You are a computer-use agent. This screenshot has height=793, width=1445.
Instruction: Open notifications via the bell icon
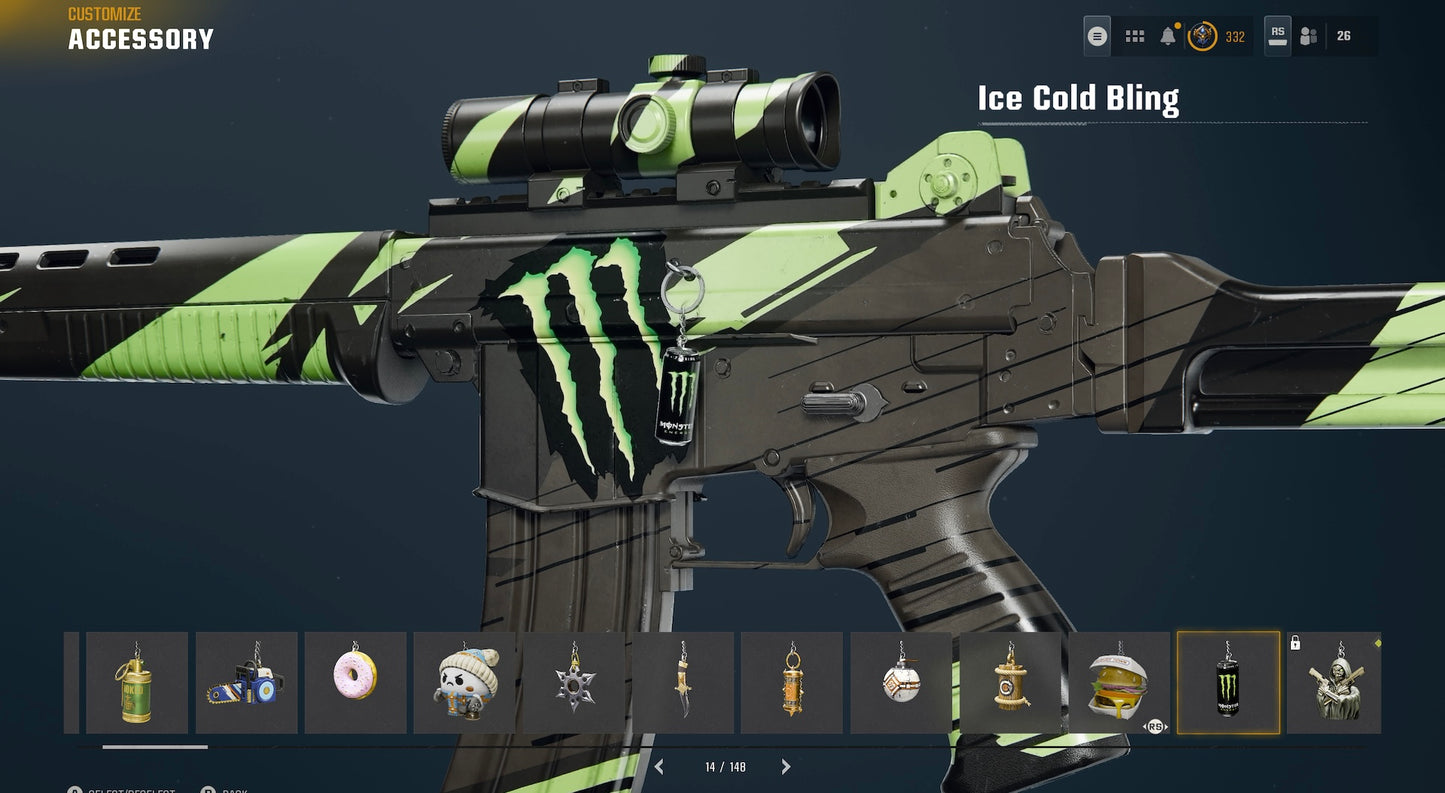coord(1167,37)
